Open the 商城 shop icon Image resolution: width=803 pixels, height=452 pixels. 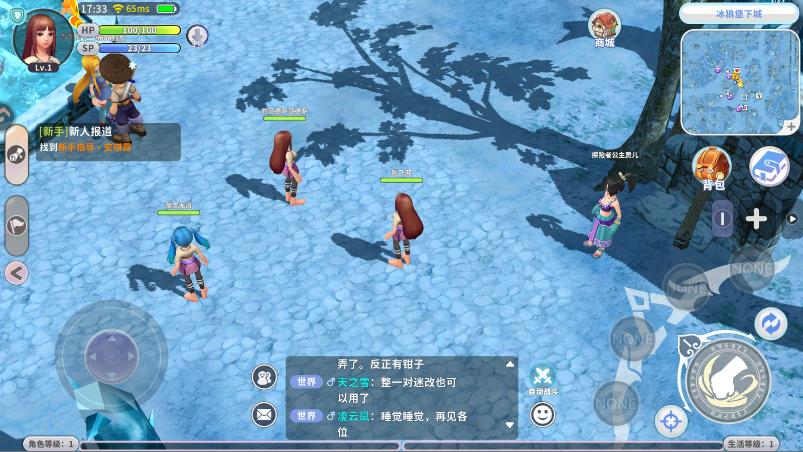click(x=604, y=27)
